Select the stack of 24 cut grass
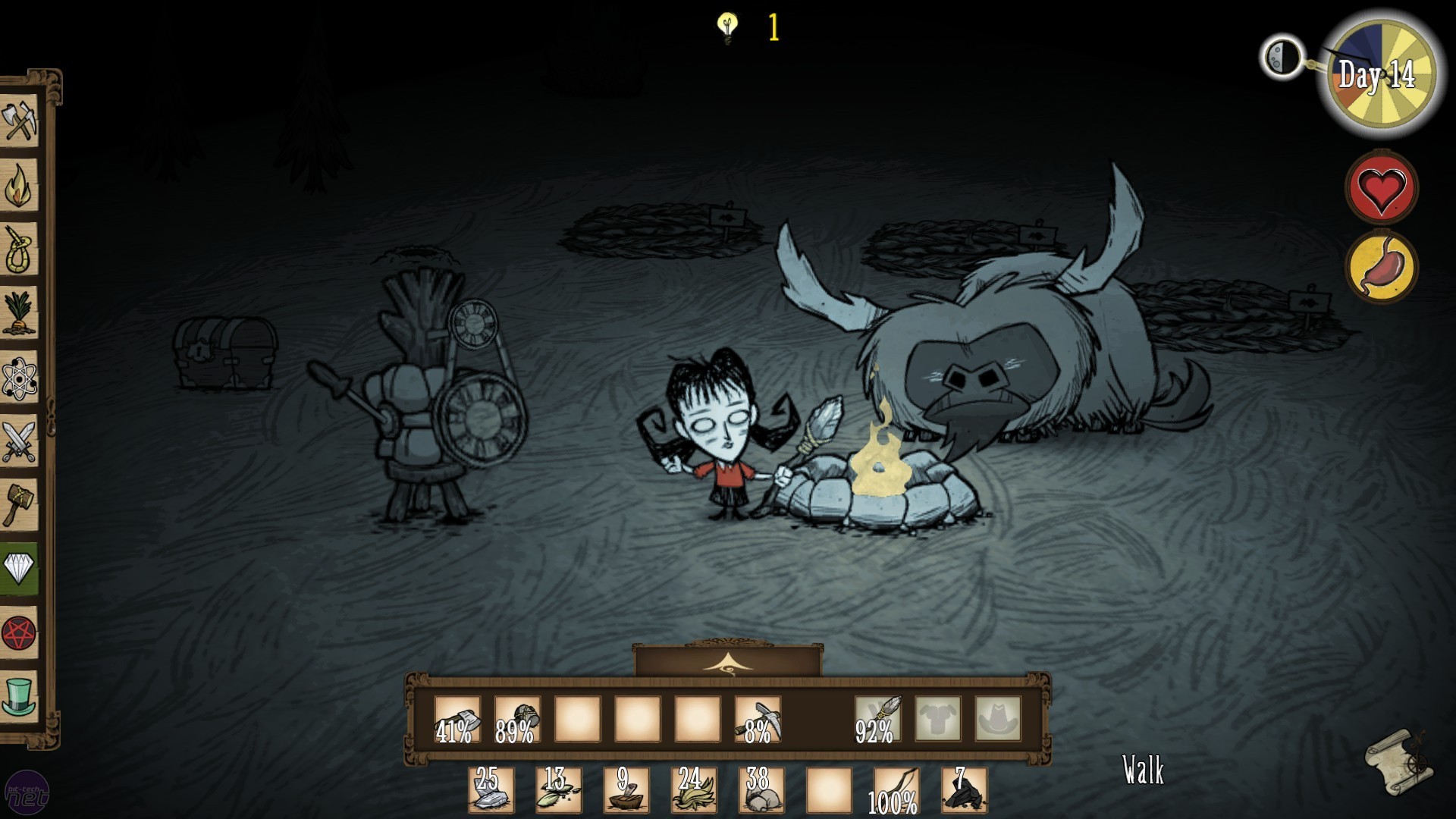 (x=694, y=790)
